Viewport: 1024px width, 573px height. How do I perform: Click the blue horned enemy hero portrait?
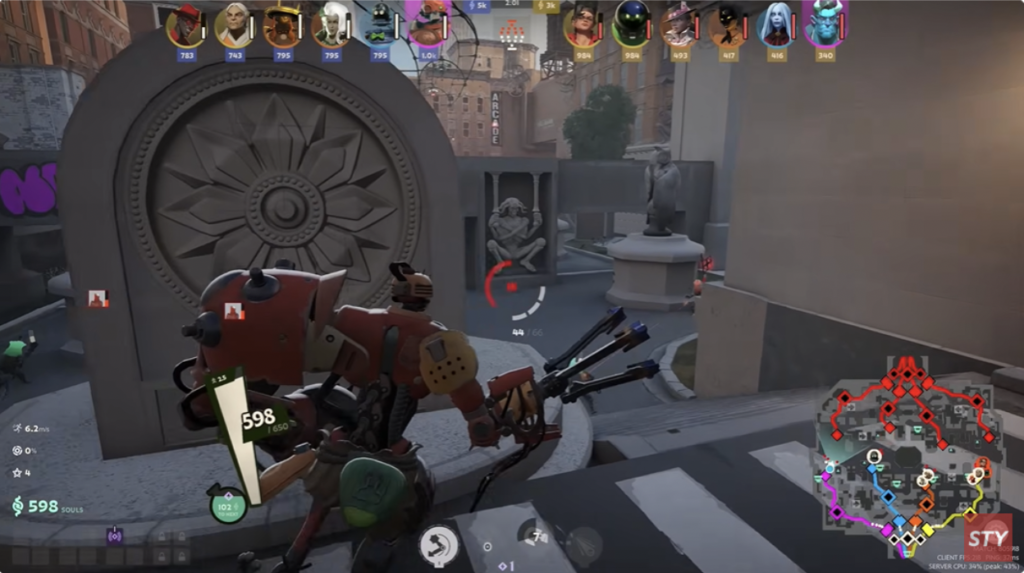tap(825, 24)
